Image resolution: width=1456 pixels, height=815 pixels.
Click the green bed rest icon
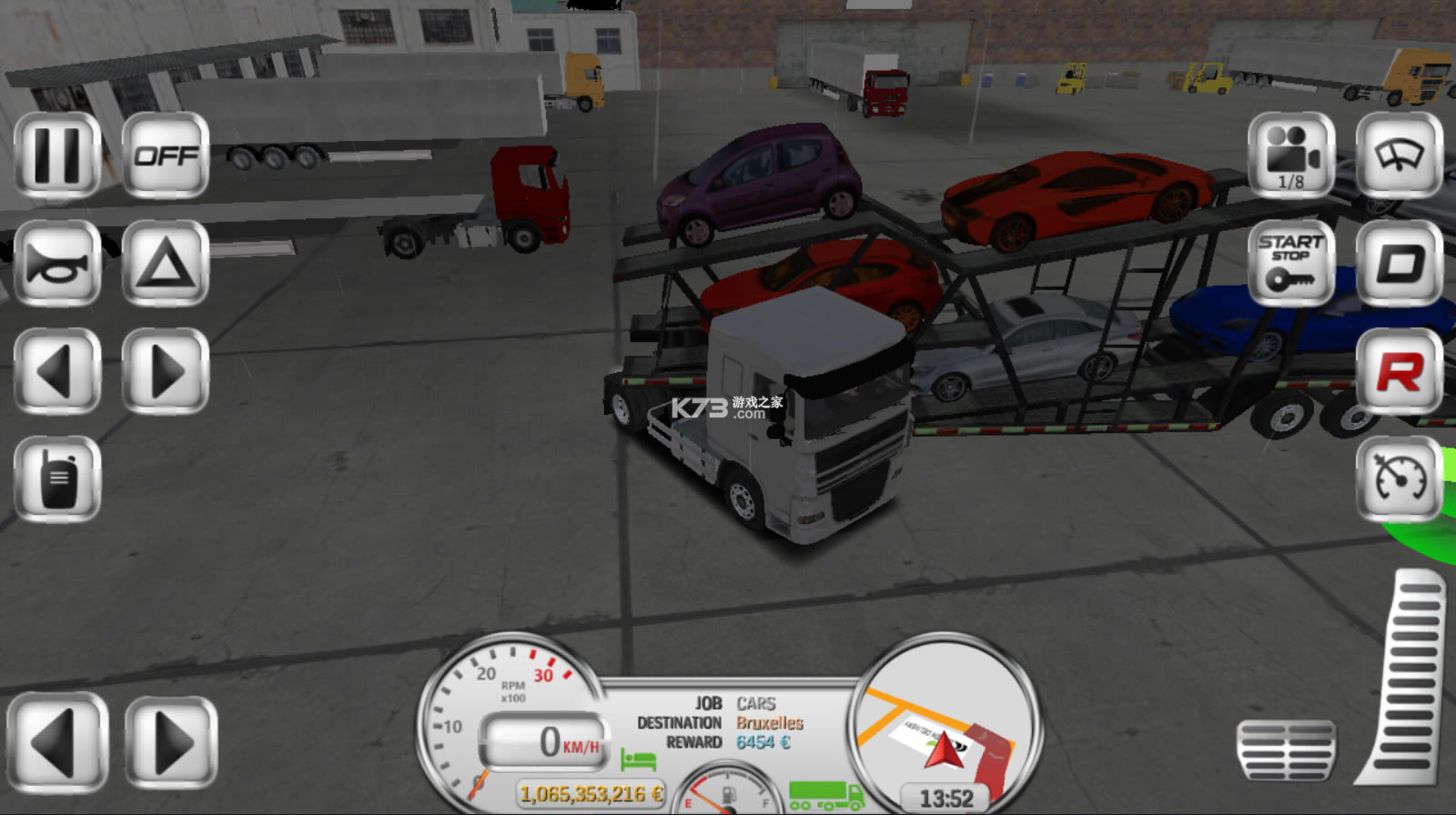click(638, 759)
